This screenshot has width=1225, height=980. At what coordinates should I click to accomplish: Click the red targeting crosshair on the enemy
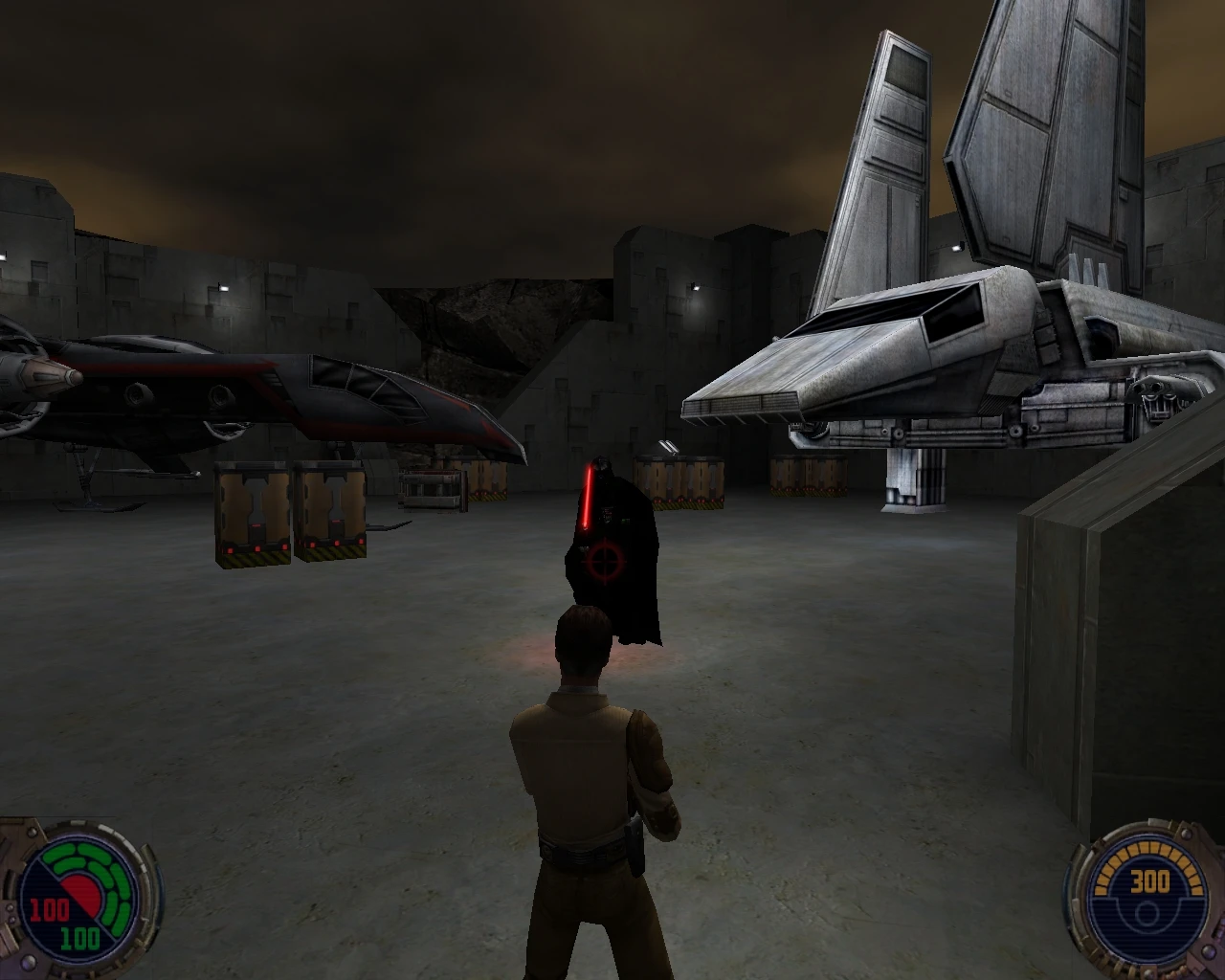click(x=603, y=560)
